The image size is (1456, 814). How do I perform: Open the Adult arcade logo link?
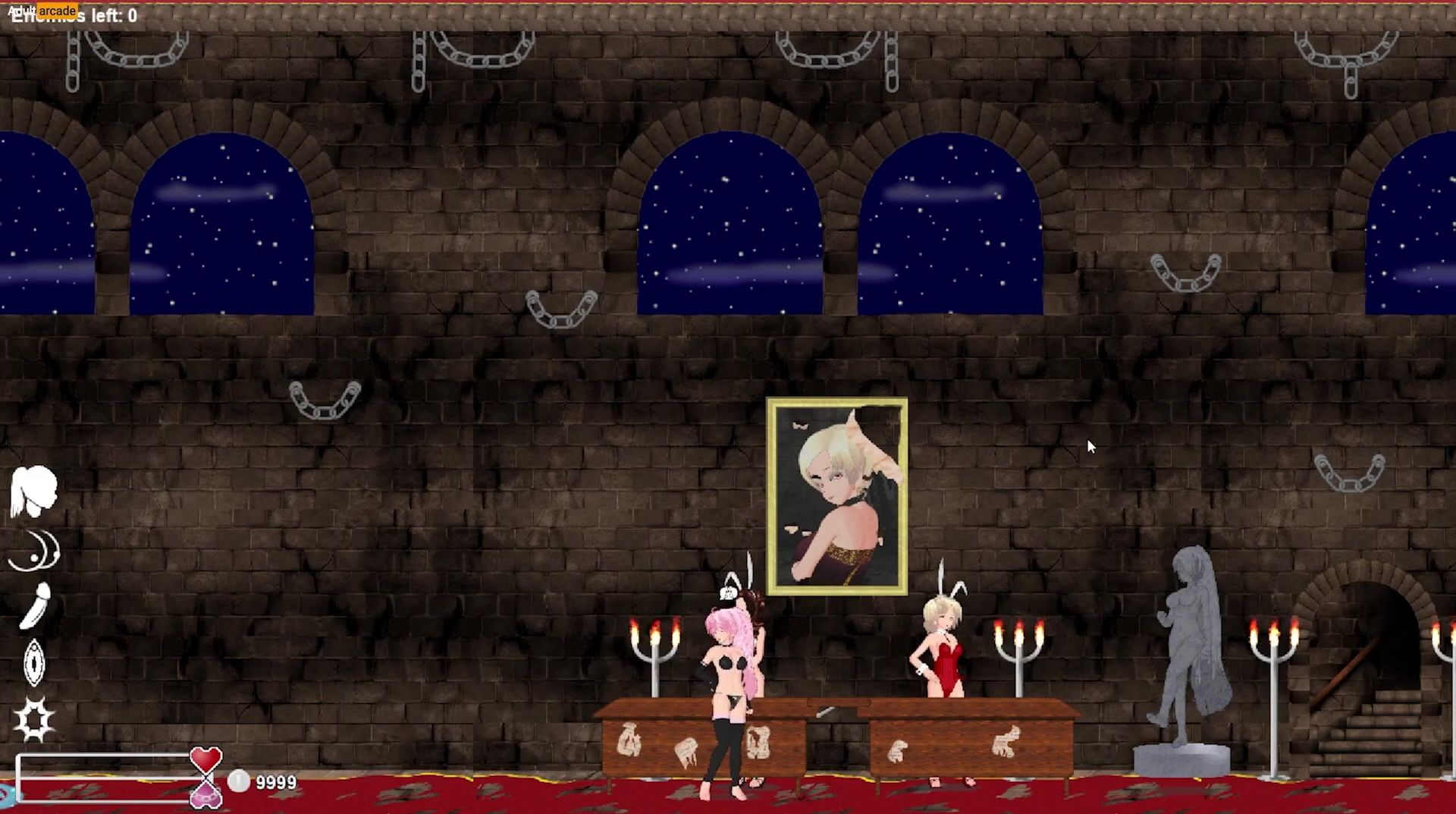tap(42, 11)
